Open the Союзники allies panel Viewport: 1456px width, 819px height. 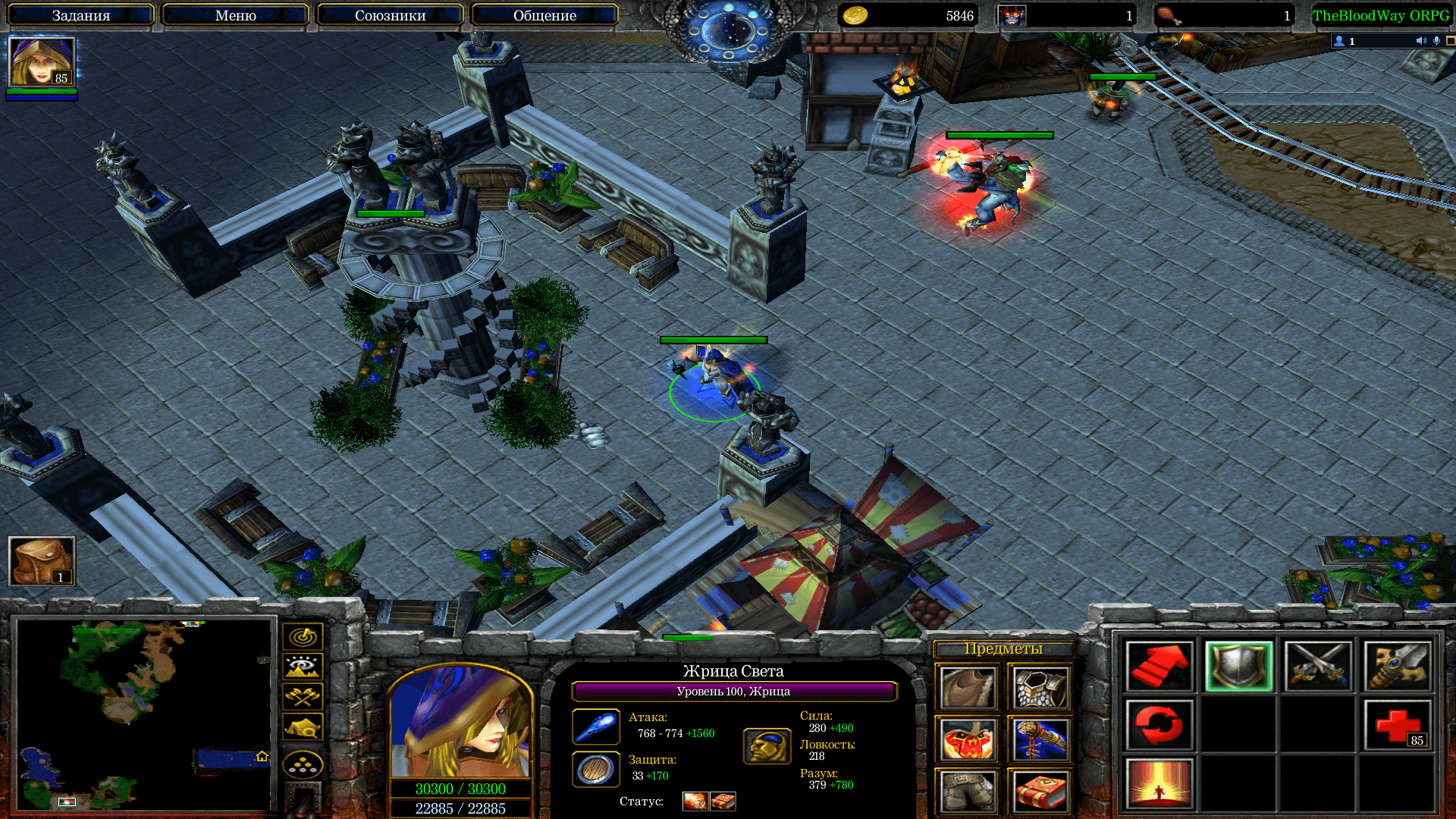[x=390, y=15]
